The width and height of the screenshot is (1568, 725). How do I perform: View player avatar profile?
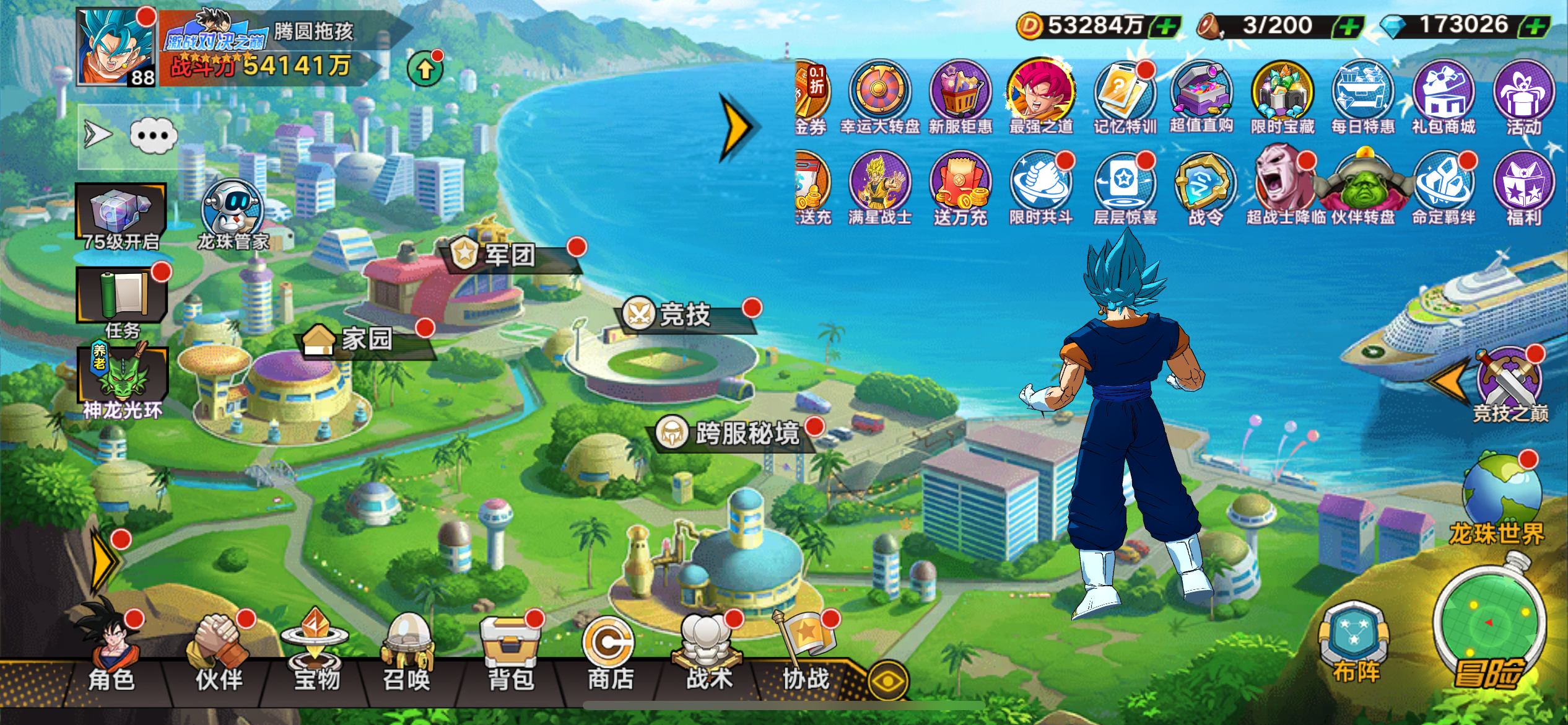pyautogui.click(x=116, y=47)
